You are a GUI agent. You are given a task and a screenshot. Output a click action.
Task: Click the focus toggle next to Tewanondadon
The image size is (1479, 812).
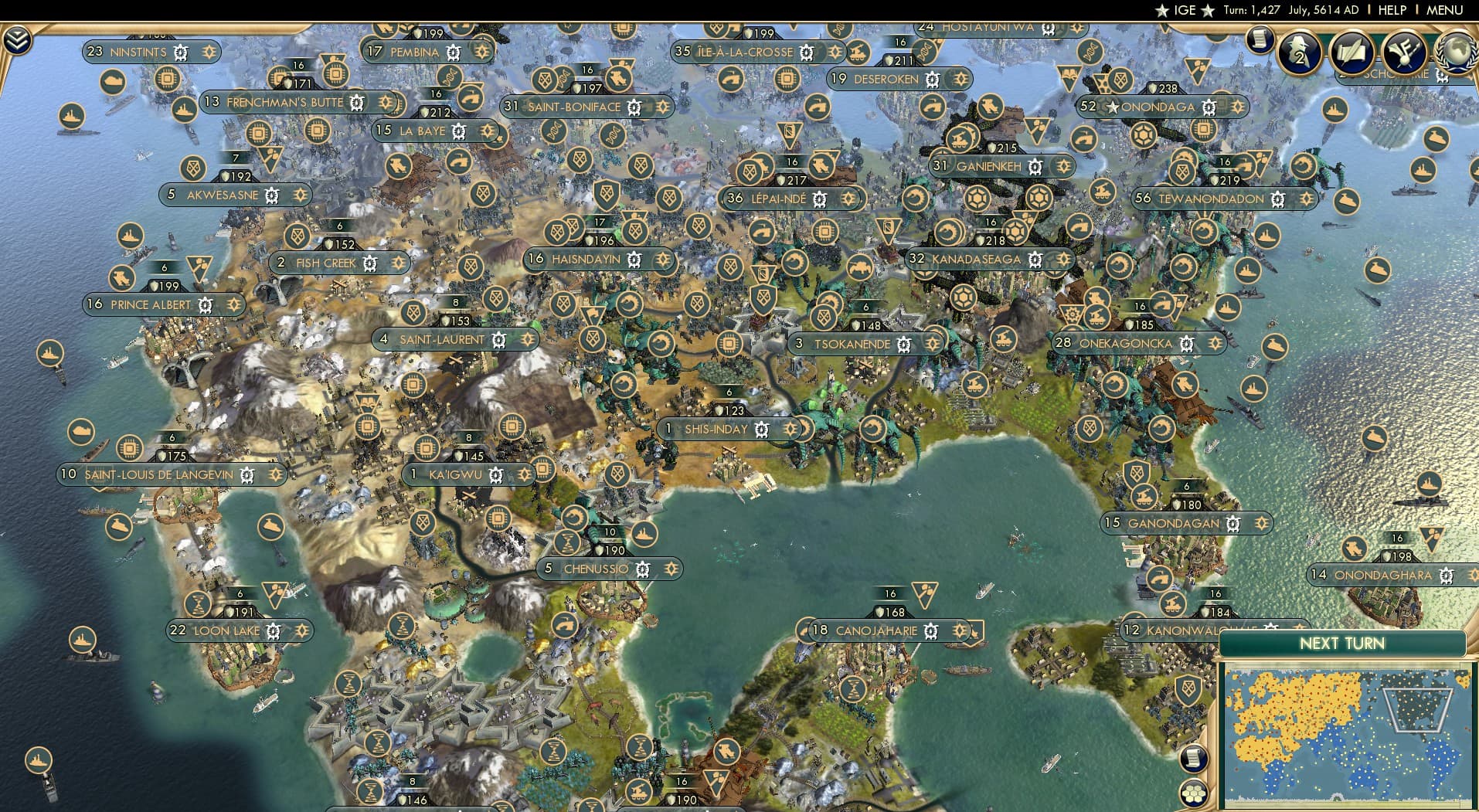click(1307, 199)
